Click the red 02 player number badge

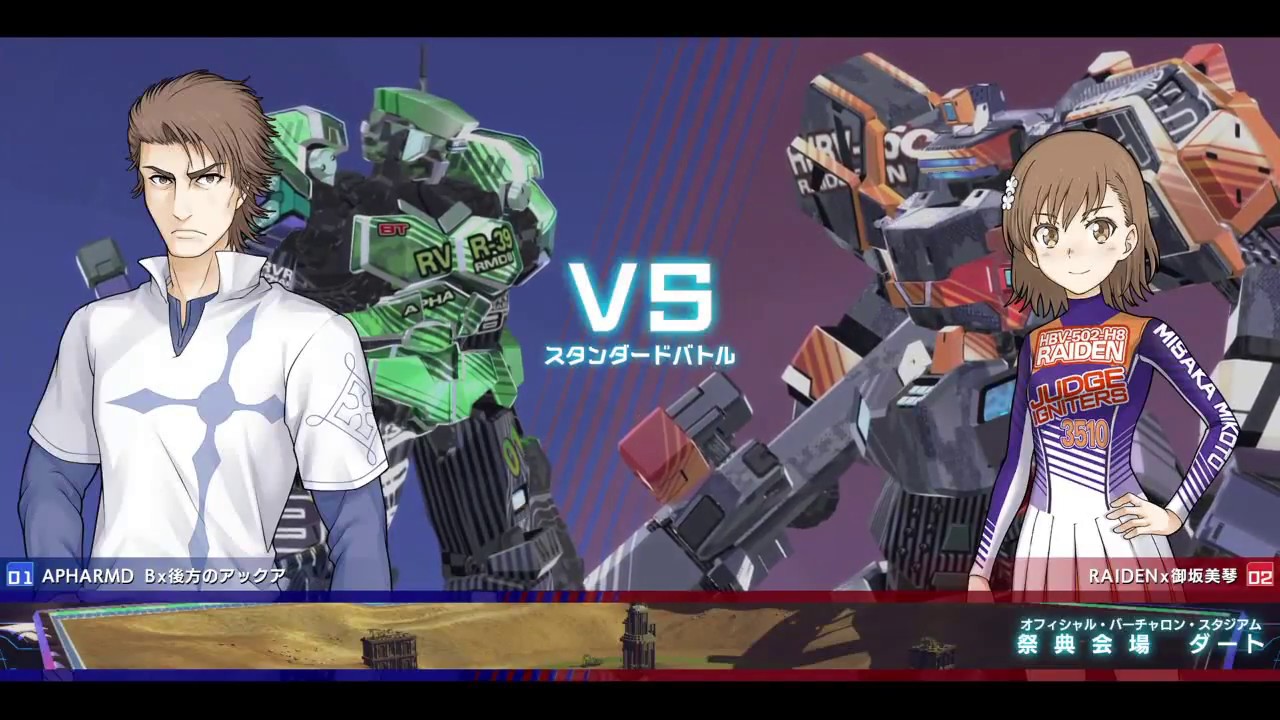(x=1259, y=575)
